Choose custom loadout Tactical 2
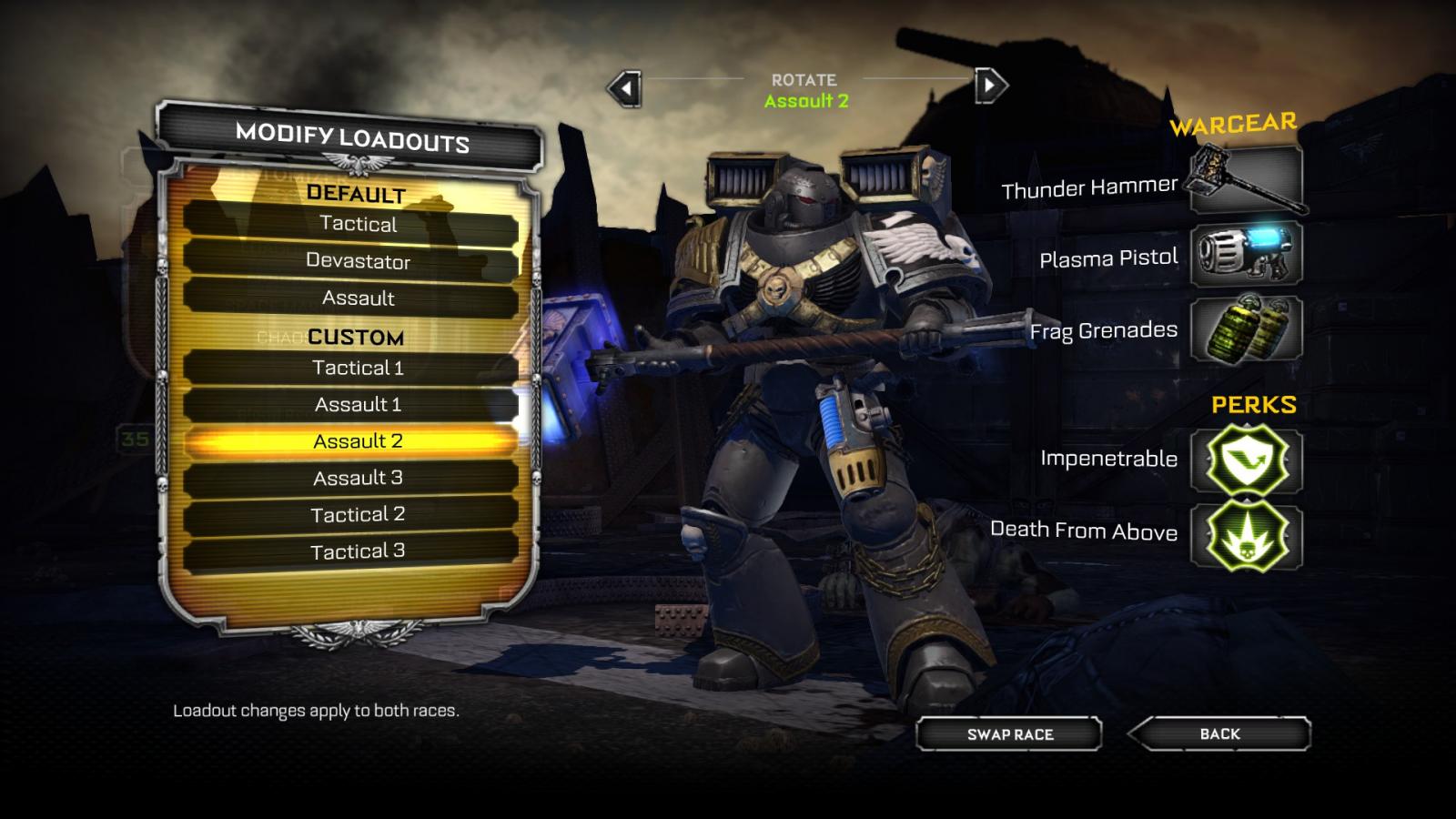This screenshot has height=819, width=1456. pyautogui.click(x=358, y=515)
